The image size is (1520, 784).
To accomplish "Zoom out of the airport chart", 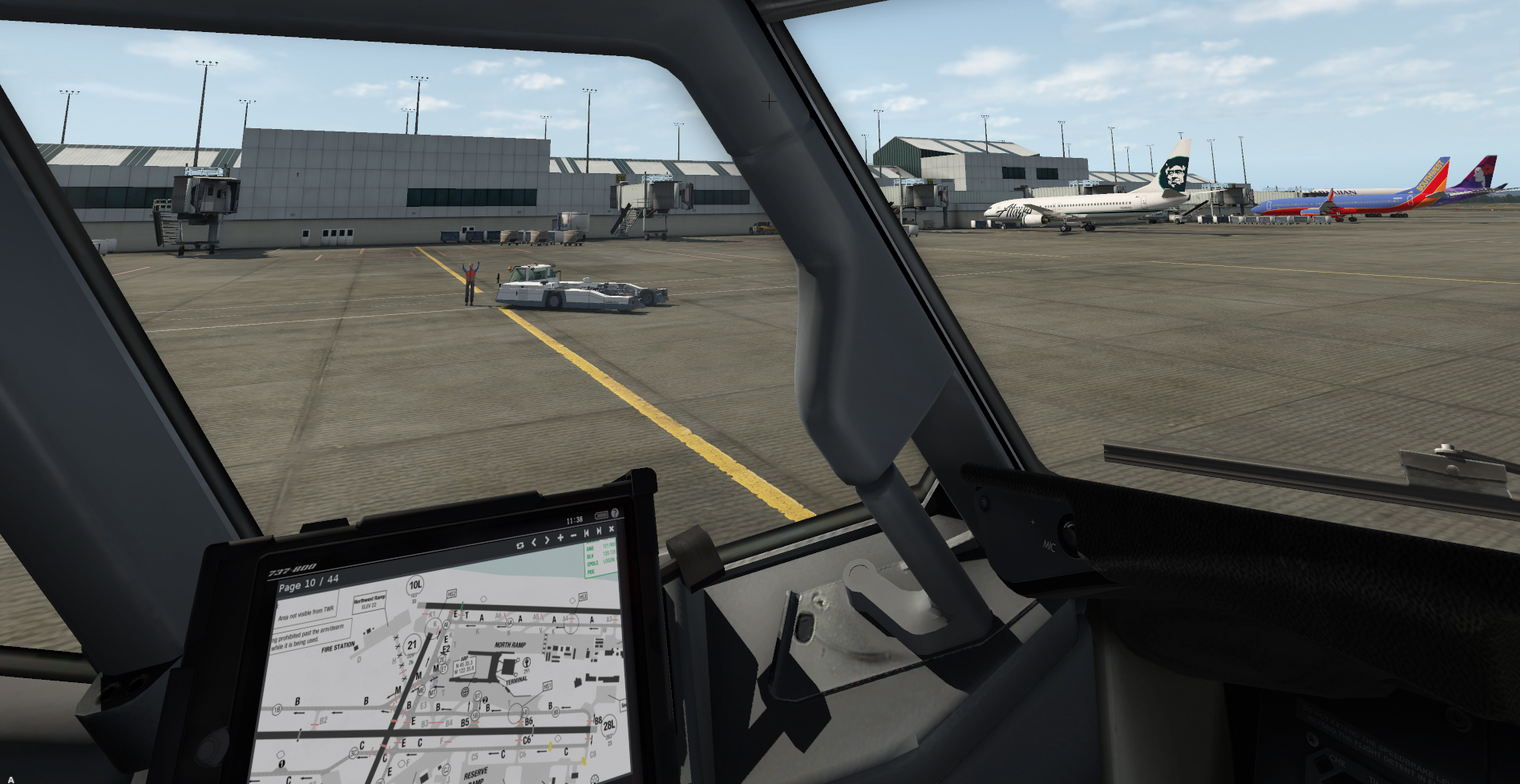I will coord(573,535).
